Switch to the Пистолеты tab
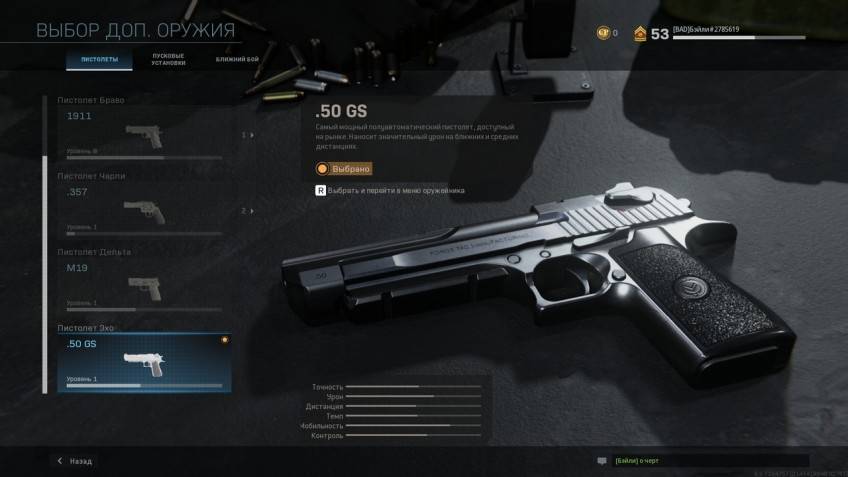 point(99,60)
